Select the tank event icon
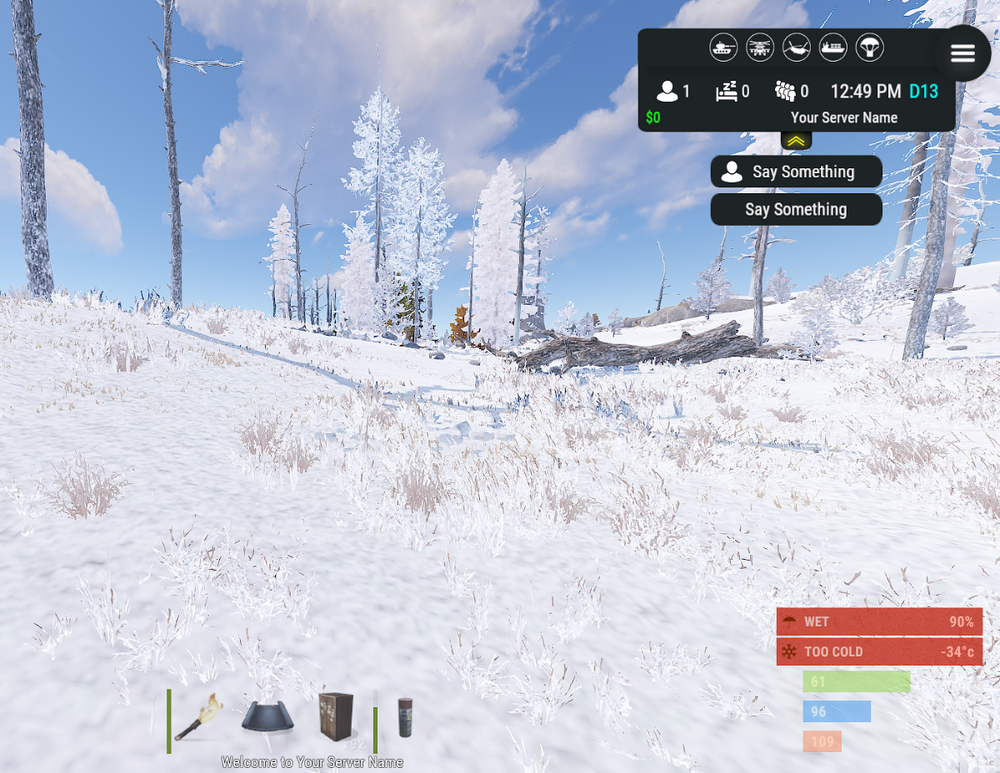This screenshot has height=773, width=1000. 723,47
